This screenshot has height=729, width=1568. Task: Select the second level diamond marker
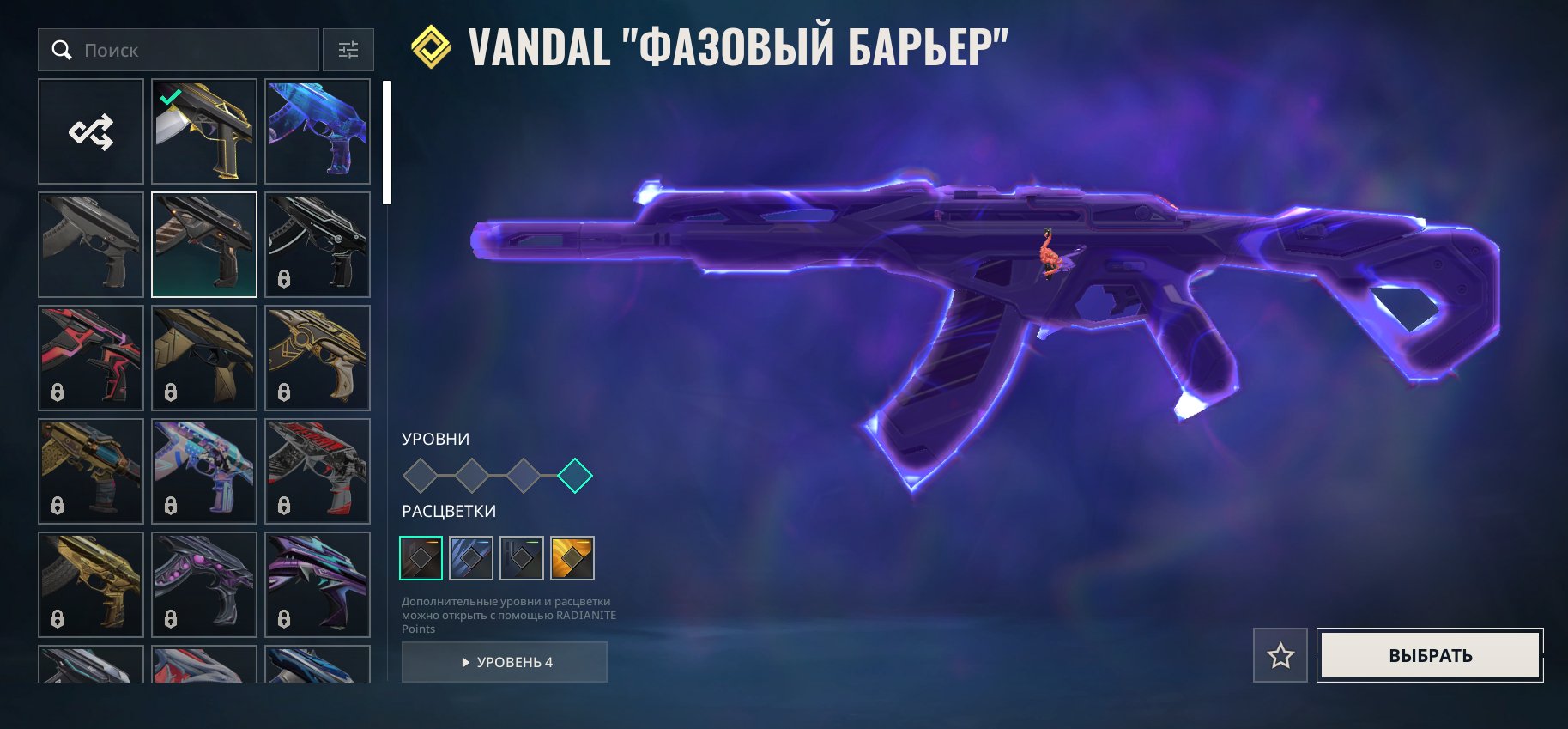pos(472,477)
